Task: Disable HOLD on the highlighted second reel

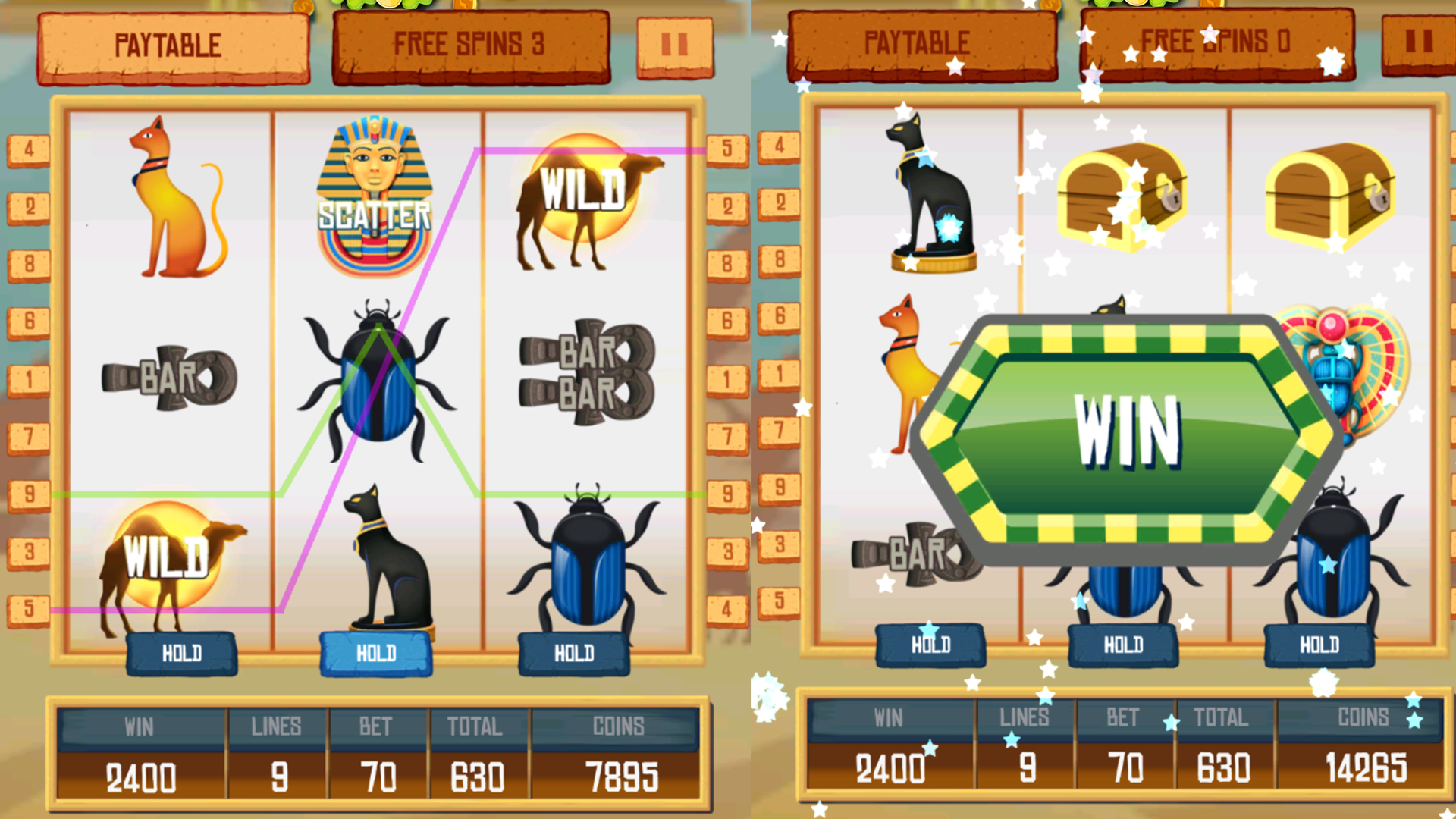Action: click(x=378, y=651)
